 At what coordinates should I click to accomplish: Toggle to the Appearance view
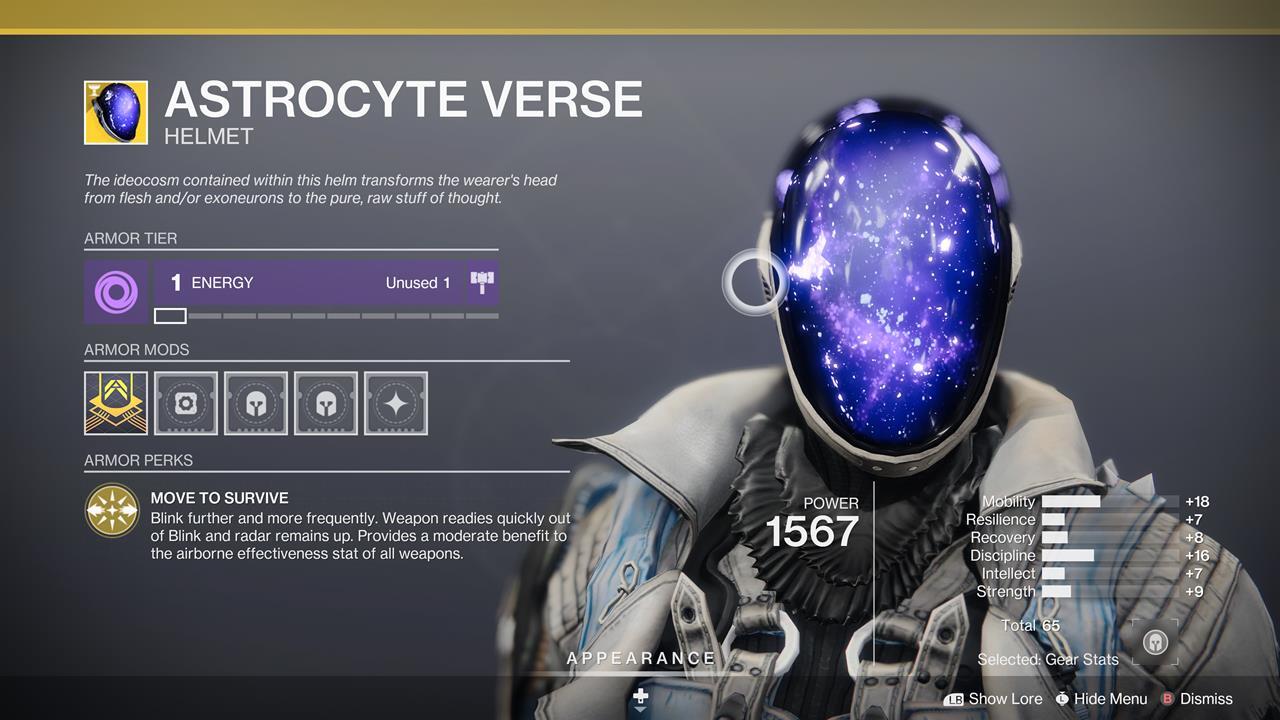(640, 658)
